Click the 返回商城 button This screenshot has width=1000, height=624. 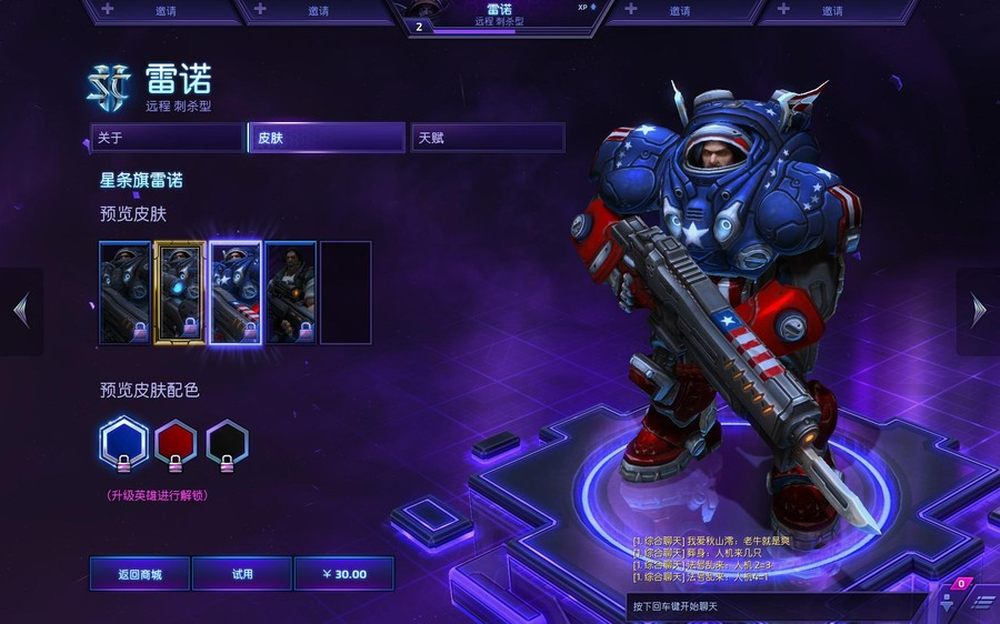[140, 574]
